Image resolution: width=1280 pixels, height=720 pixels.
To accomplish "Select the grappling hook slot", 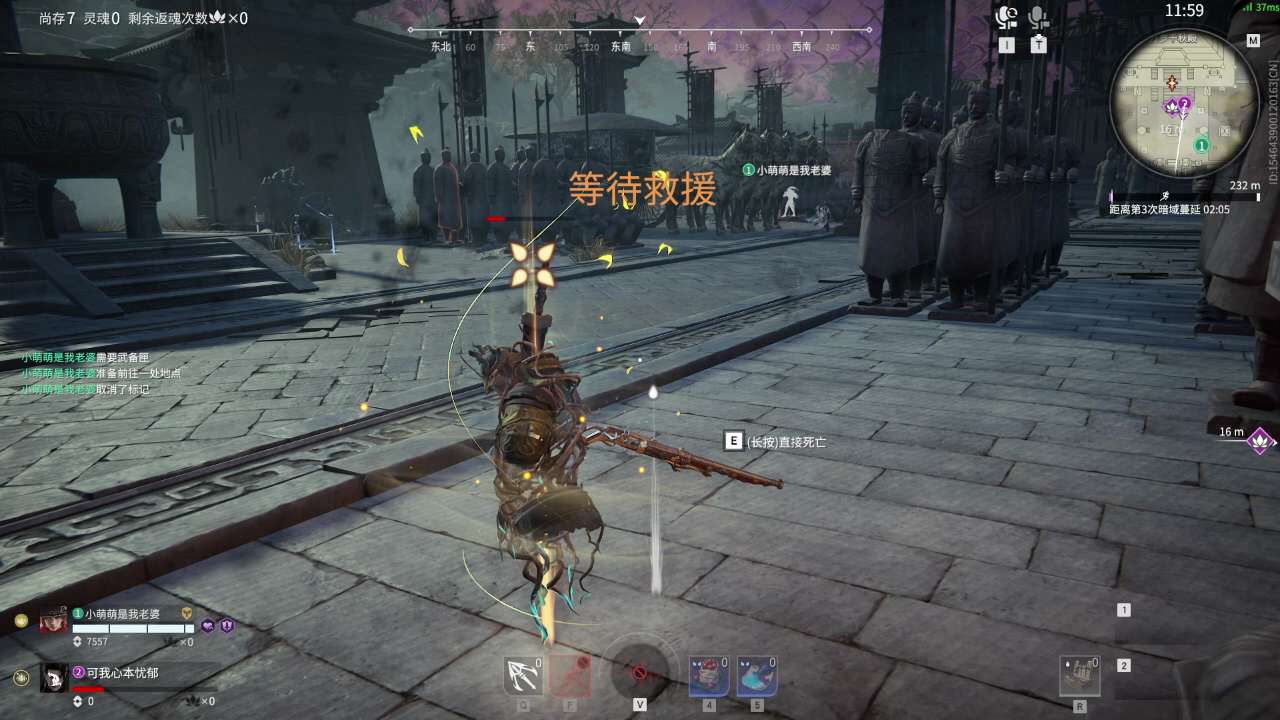I will click(523, 676).
